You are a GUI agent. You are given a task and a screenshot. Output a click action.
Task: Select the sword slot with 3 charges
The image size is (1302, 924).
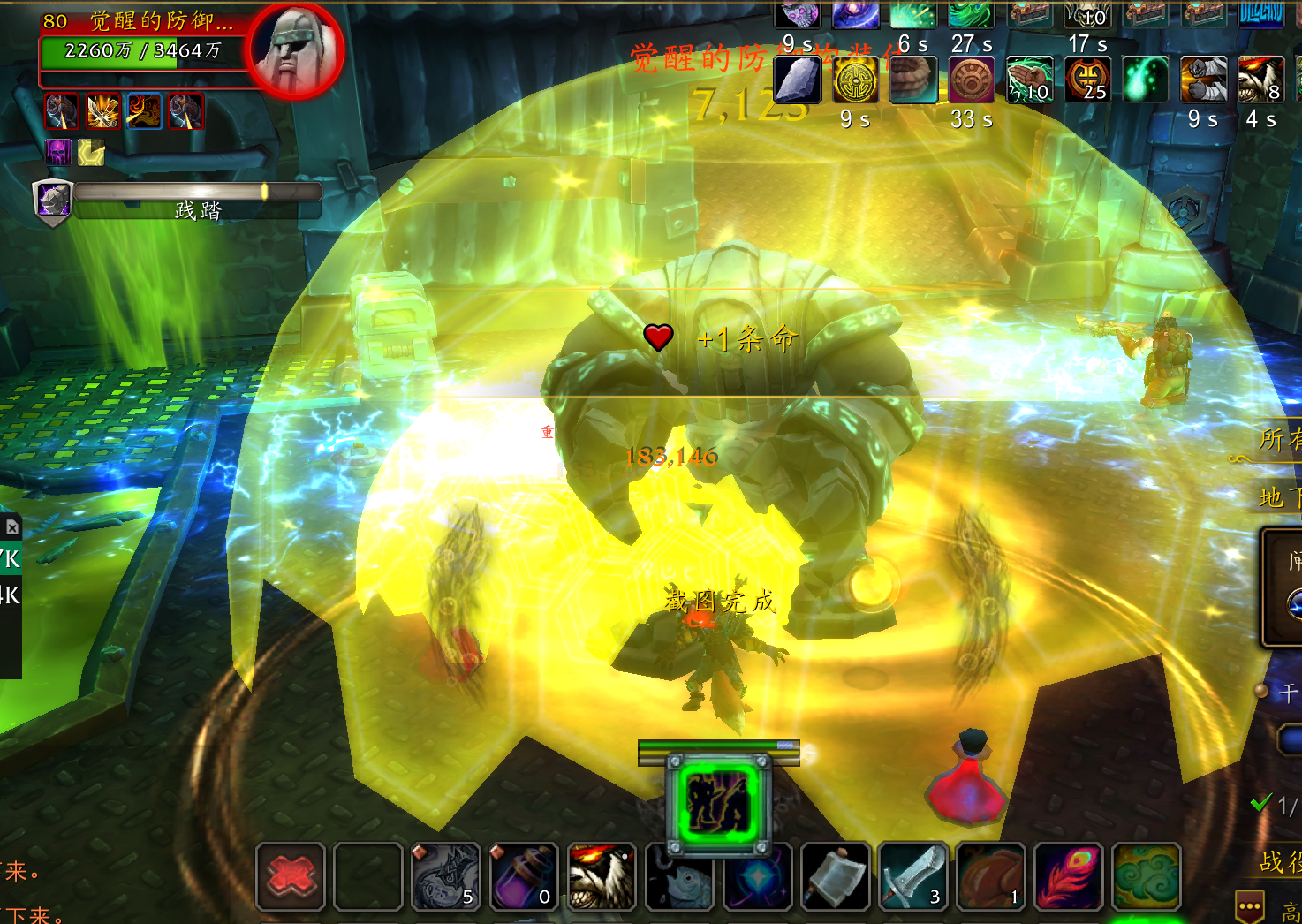(913, 876)
